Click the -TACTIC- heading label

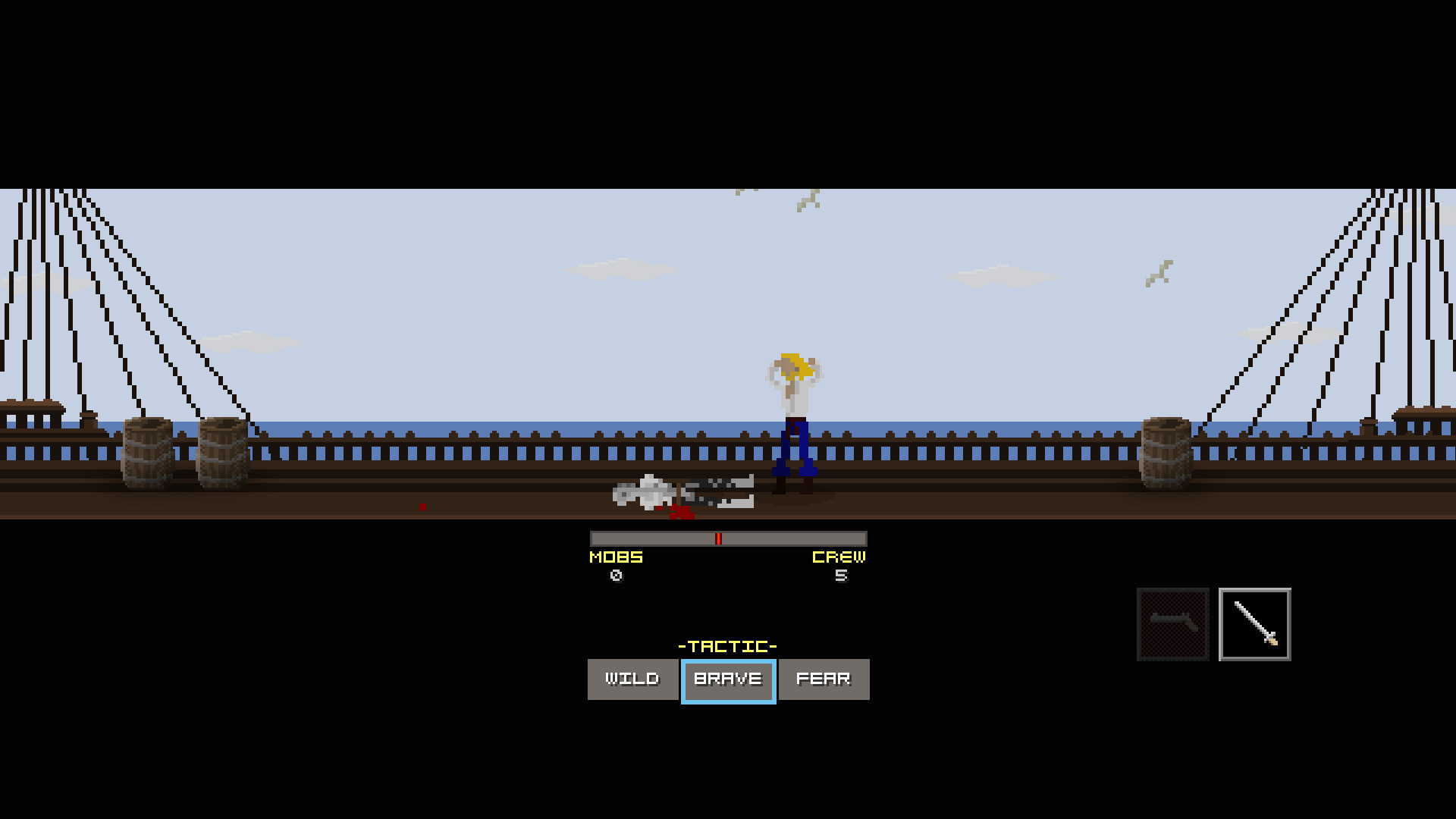(x=728, y=645)
